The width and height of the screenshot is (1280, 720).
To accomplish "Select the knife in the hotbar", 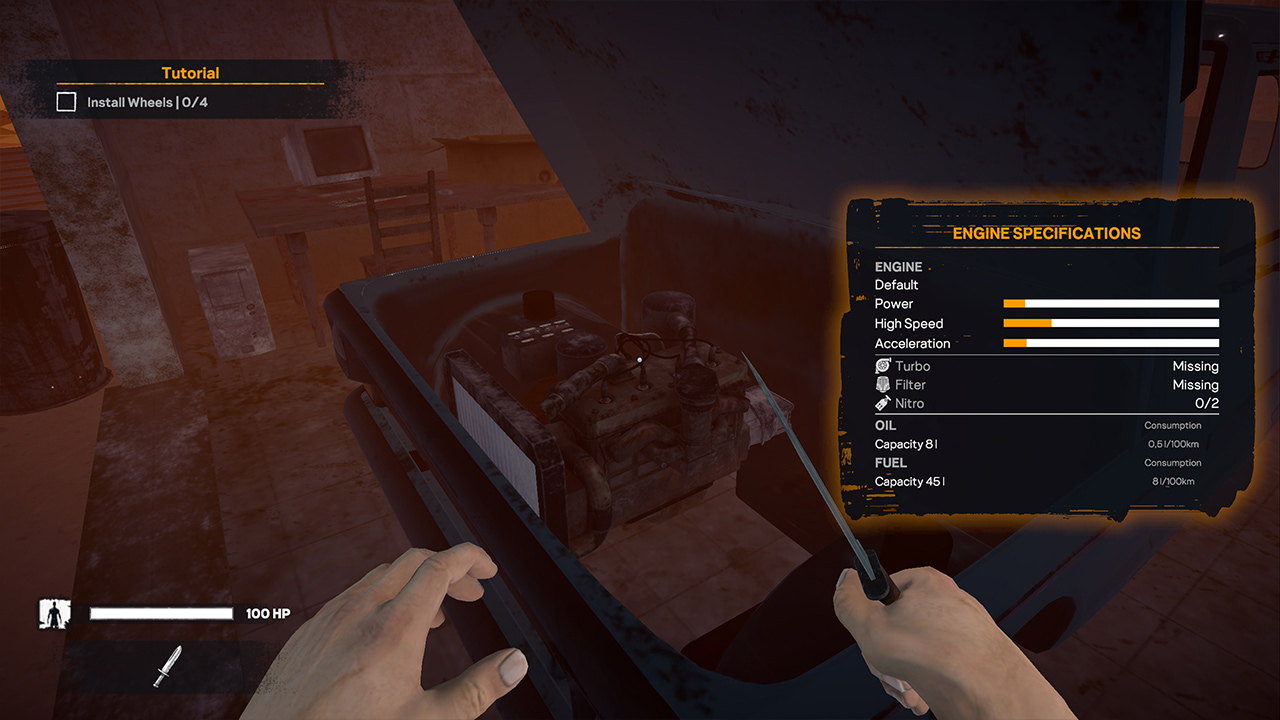I will [x=168, y=666].
